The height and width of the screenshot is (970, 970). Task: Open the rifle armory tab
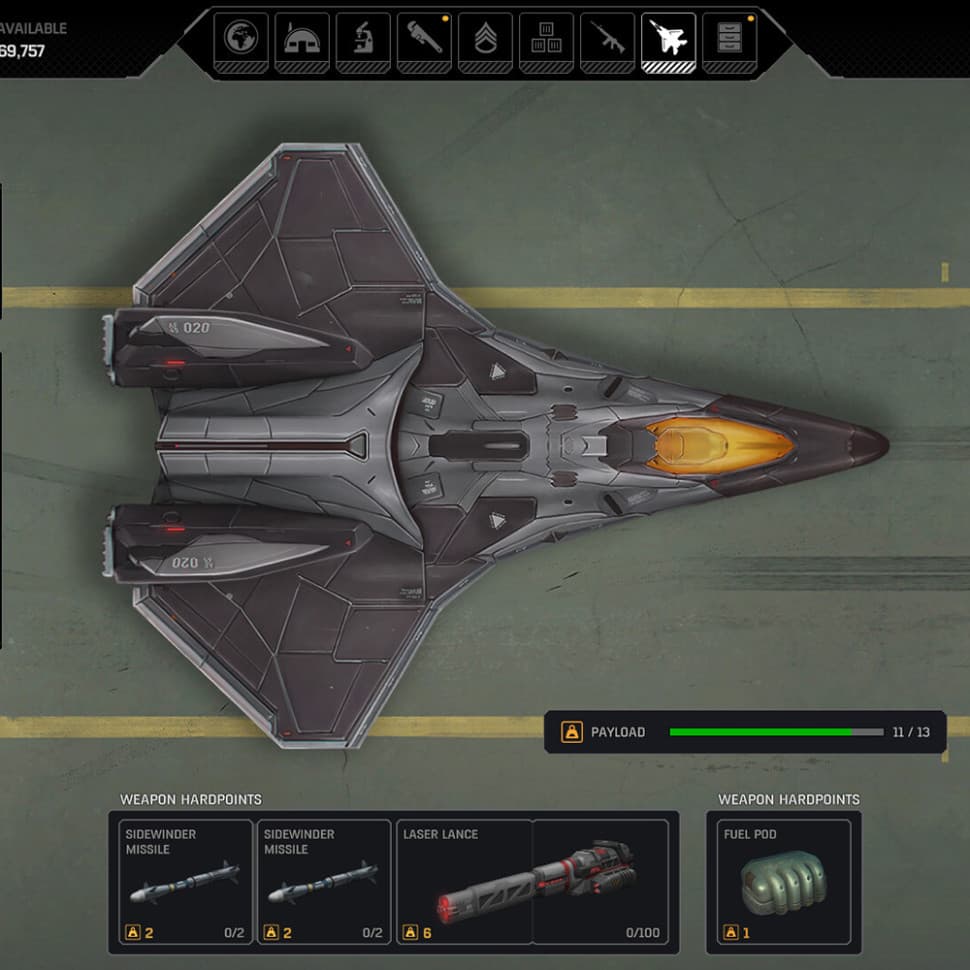click(x=607, y=40)
